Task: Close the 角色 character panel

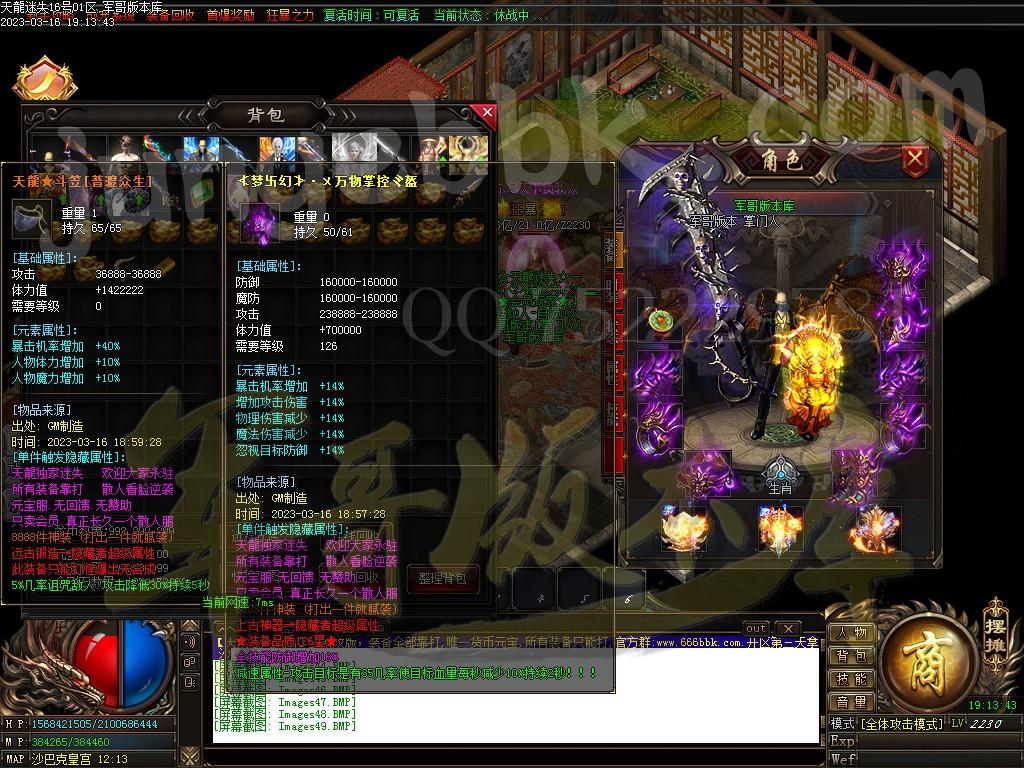Action: pos(914,158)
